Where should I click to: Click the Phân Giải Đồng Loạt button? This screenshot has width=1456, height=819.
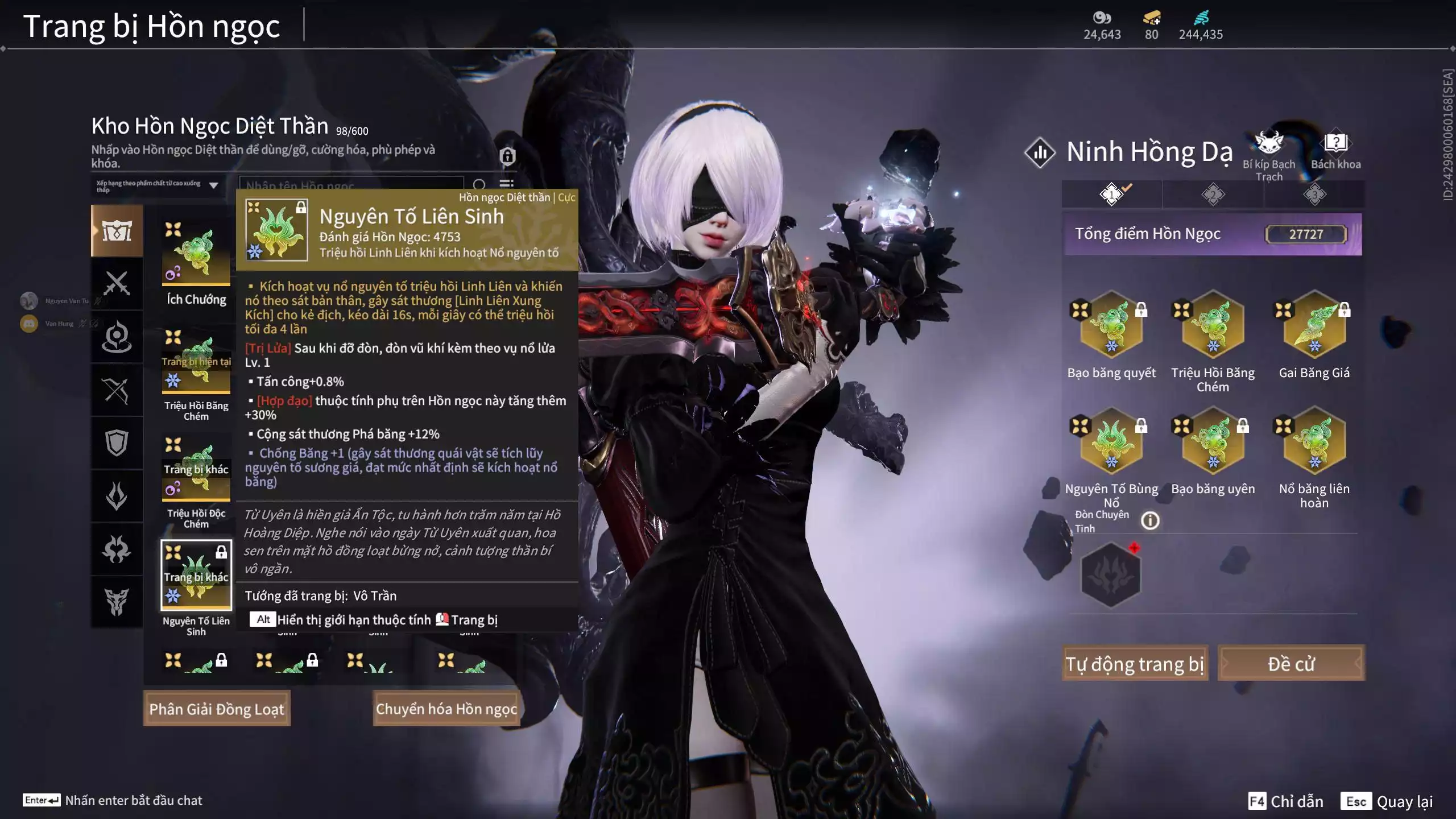(217, 709)
